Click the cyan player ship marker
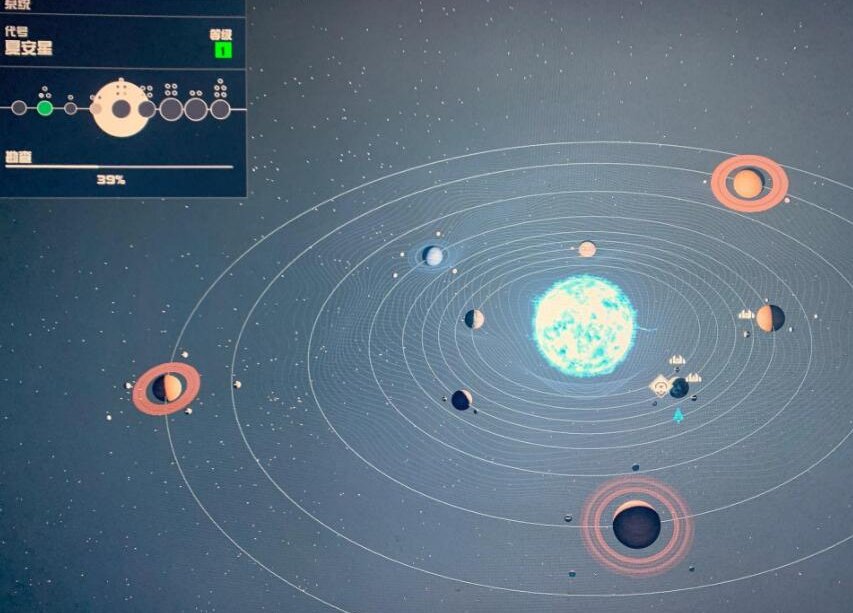Image resolution: width=853 pixels, height=613 pixels. (x=679, y=415)
